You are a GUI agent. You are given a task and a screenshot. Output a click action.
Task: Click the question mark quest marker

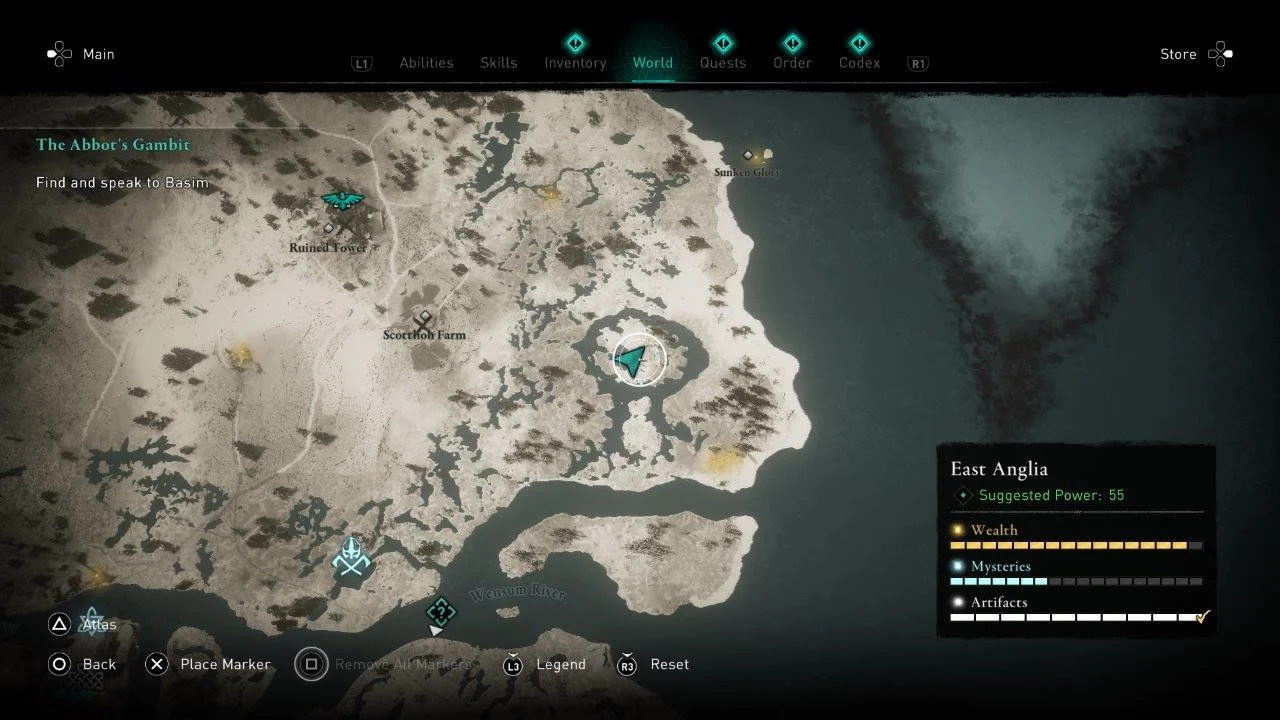click(x=441, y=611)
